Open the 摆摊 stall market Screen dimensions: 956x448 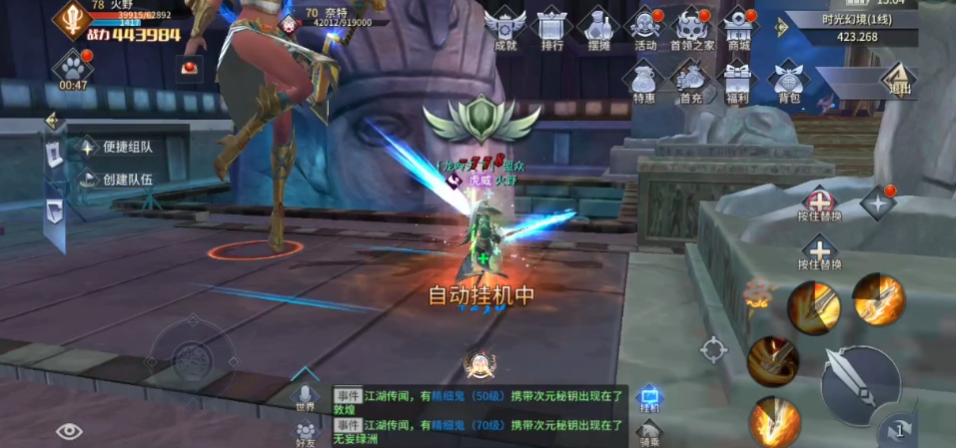point(598,27)
